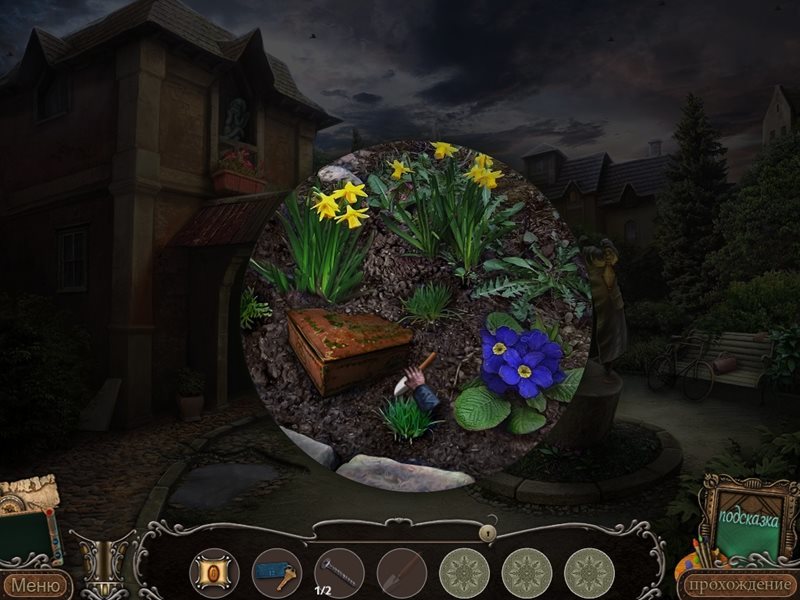Select the scroll with orange gem item

pyautogui.click(x=214, y=573)
